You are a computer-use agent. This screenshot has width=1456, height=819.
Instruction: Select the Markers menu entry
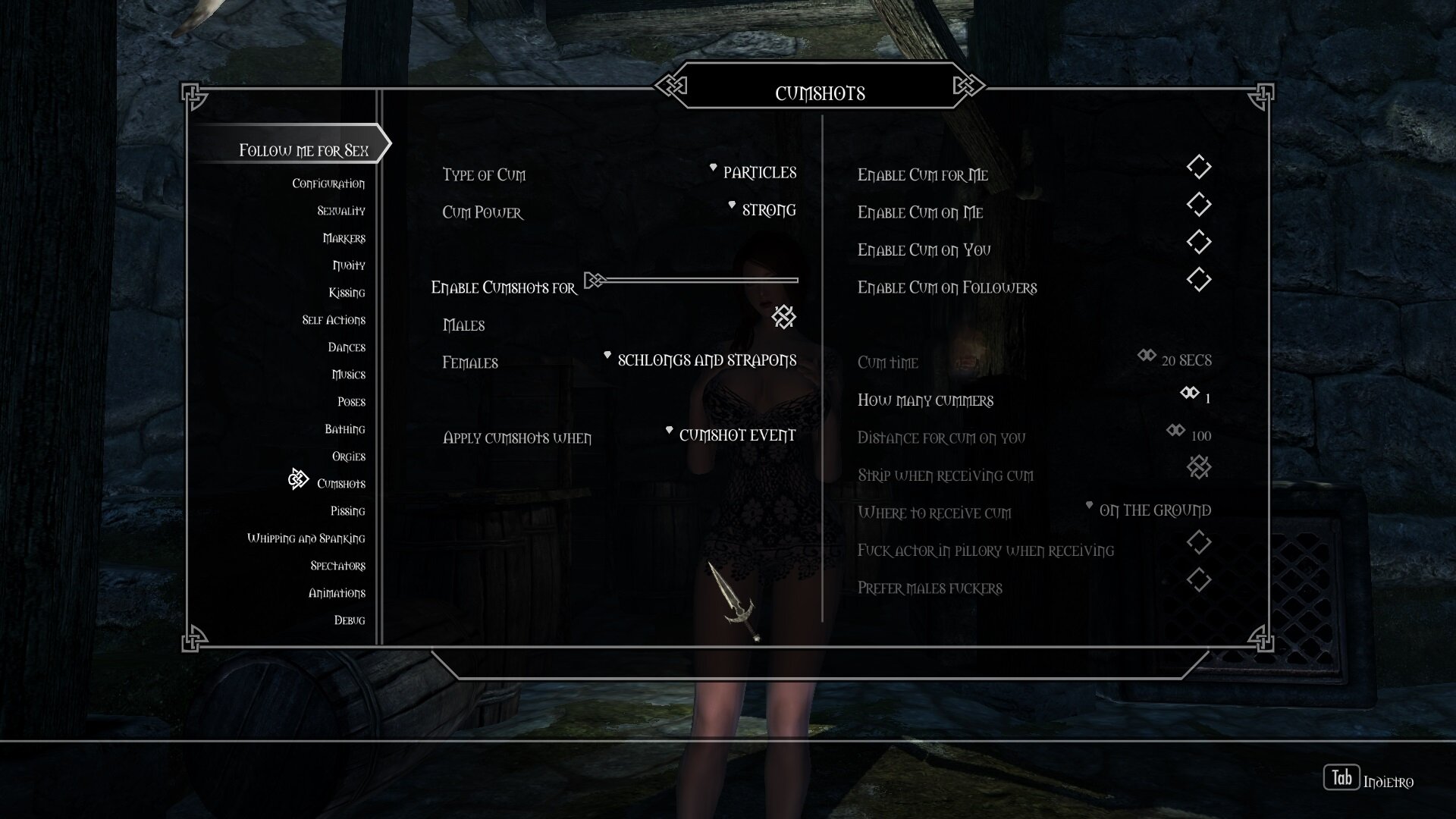(344, 238)
